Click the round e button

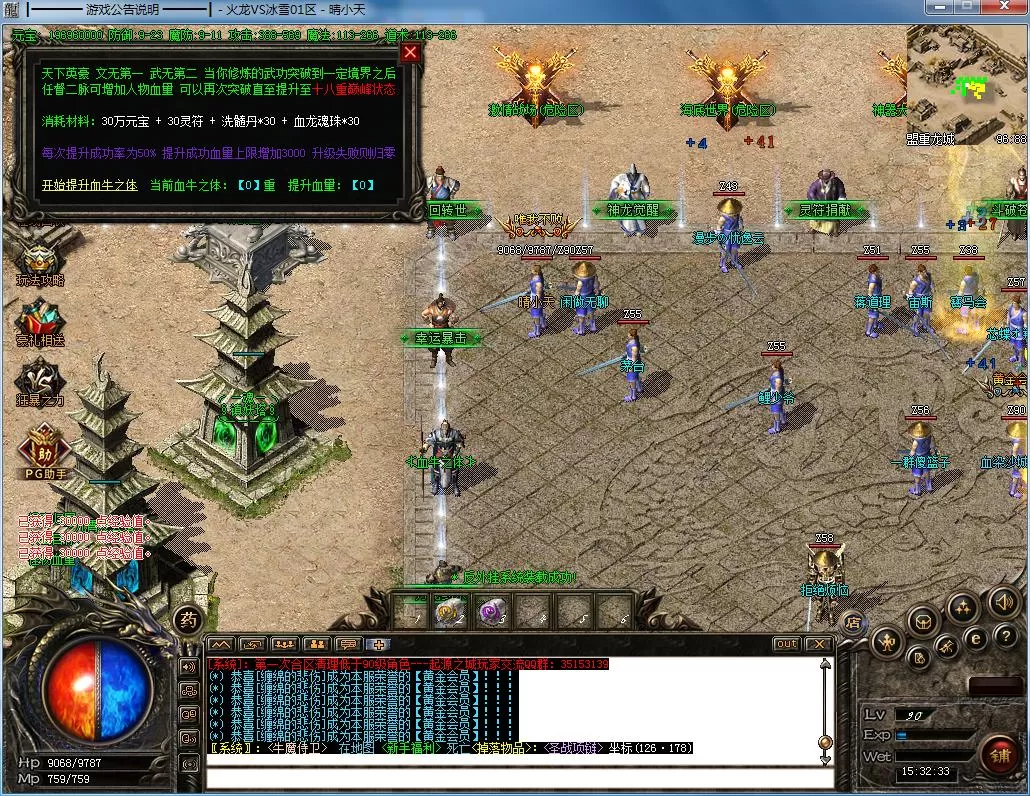(x=975, y=637)
